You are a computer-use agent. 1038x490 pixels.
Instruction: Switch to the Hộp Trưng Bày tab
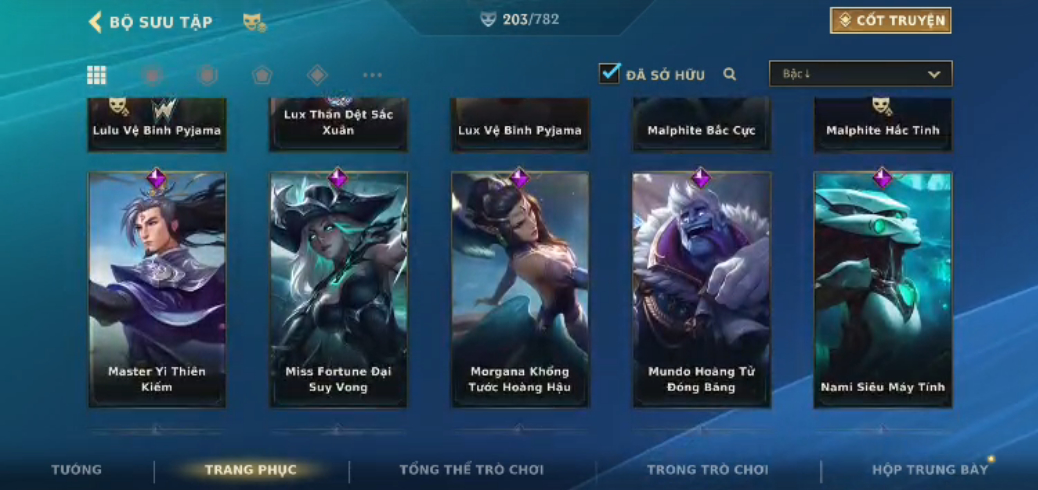[929, 470]
